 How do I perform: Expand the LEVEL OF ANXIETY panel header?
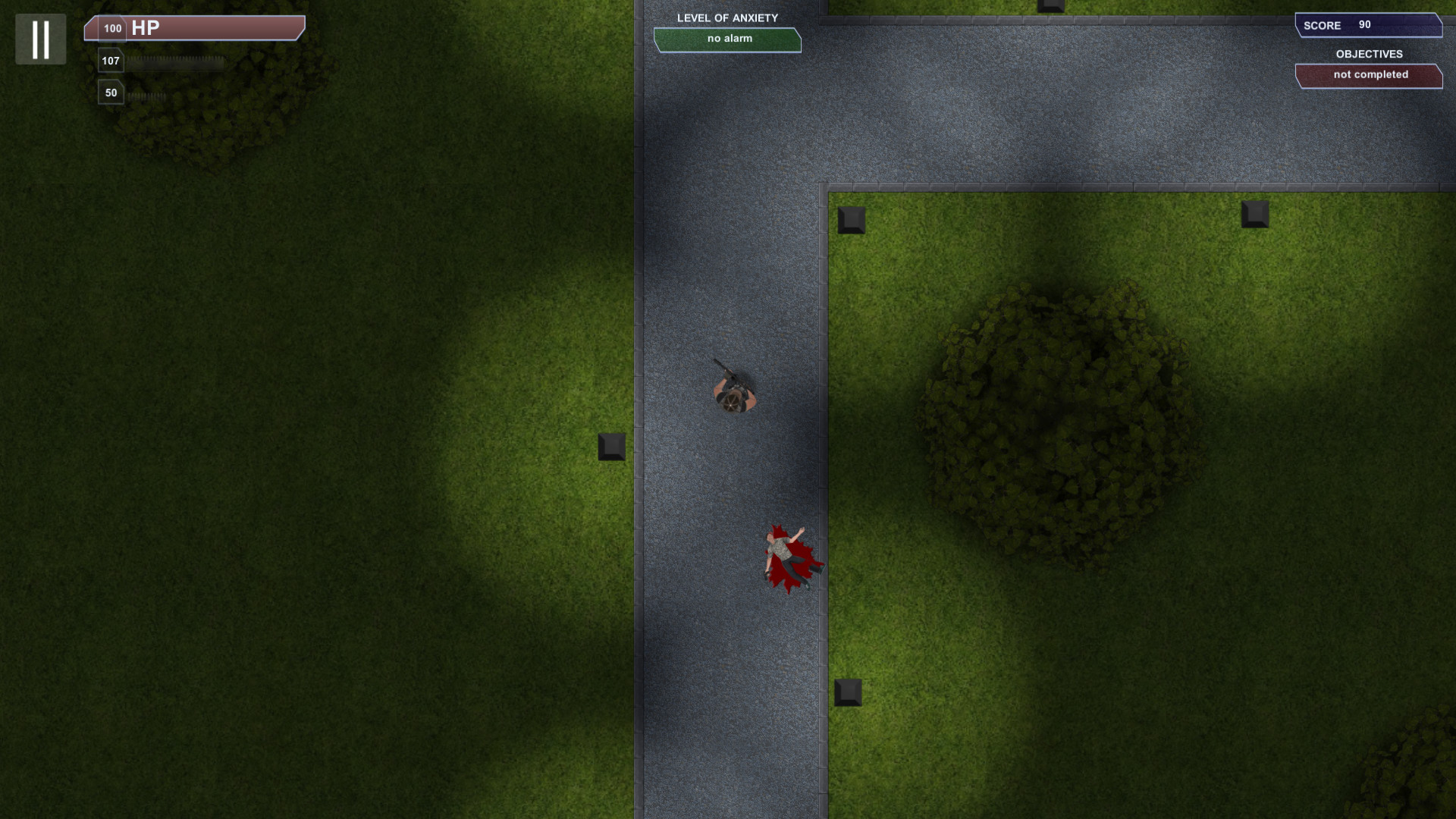pos(727,17)
